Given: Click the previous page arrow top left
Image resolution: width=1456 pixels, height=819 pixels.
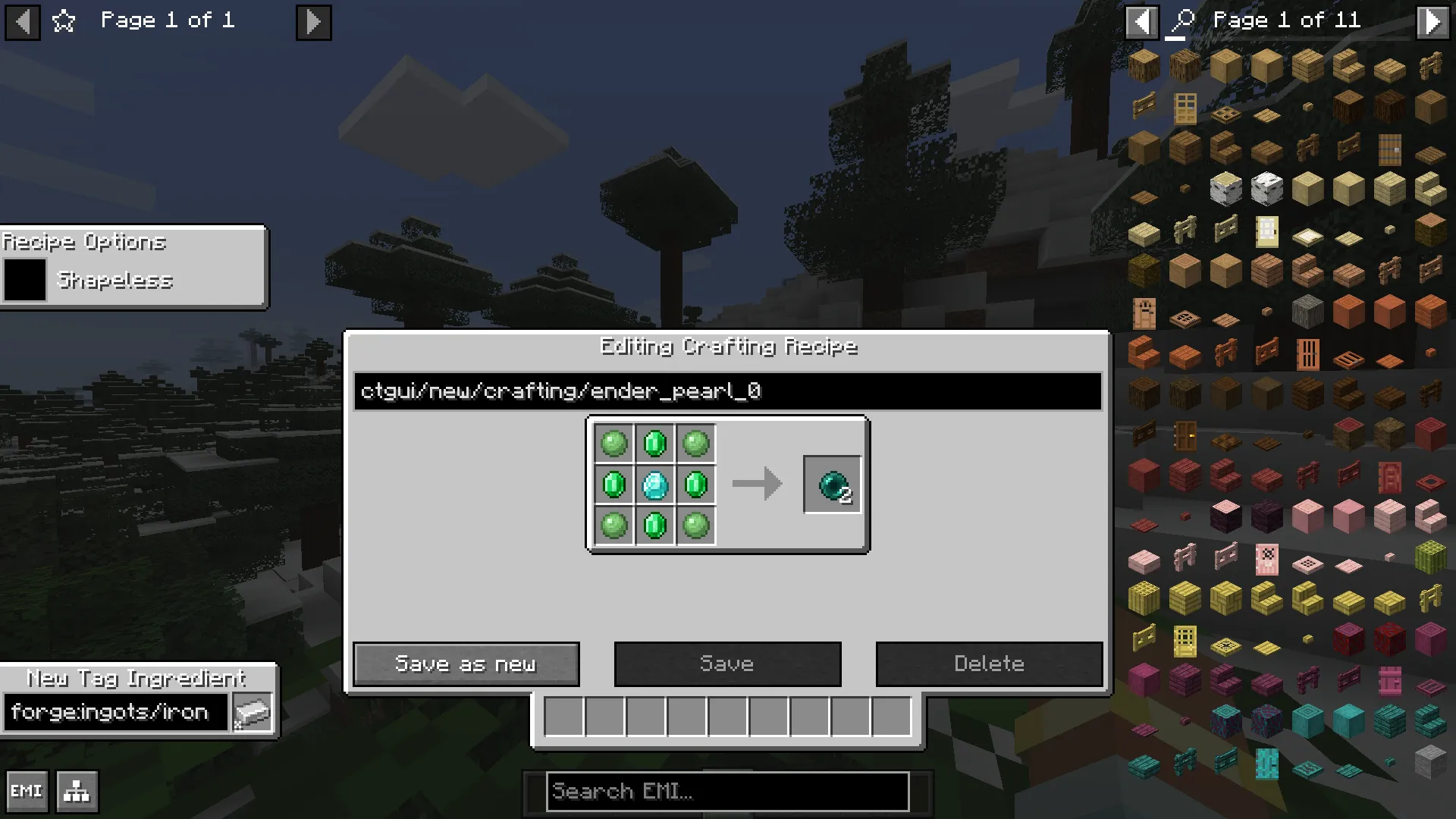Looking at the screenshot, I should click(x=23, y=22).
